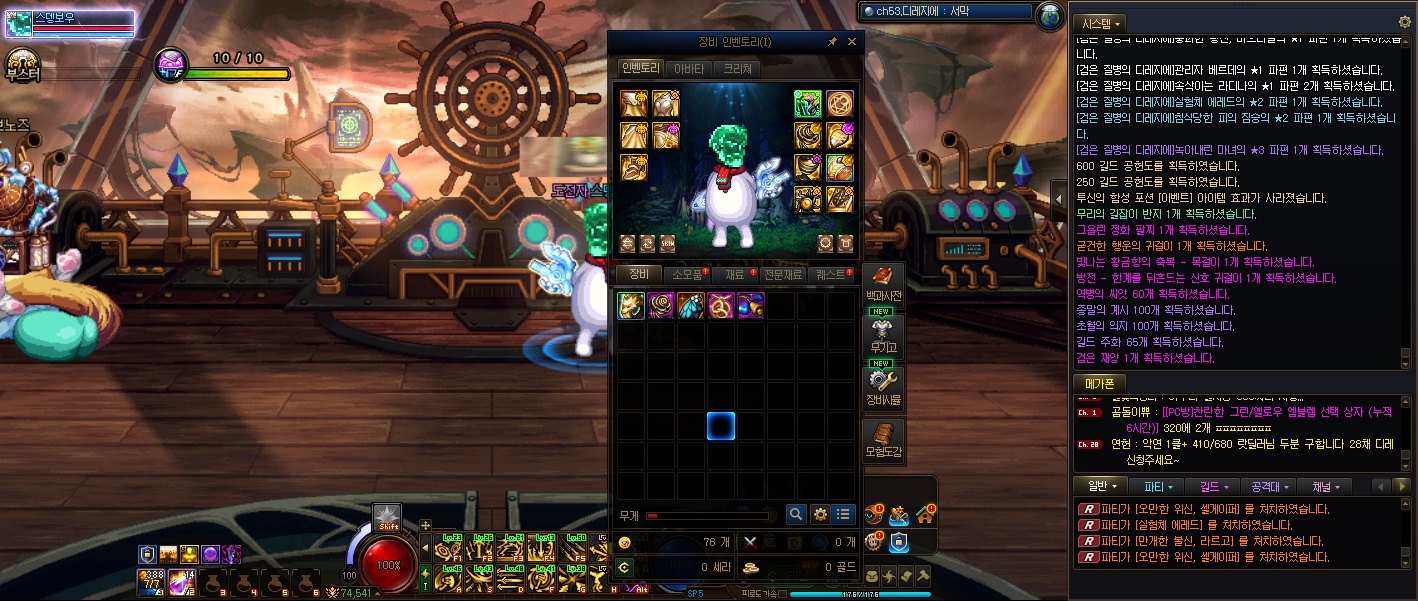Click the SKIN button under character preview
This screenshot has height=601, width=1418.
pos(668,243)
